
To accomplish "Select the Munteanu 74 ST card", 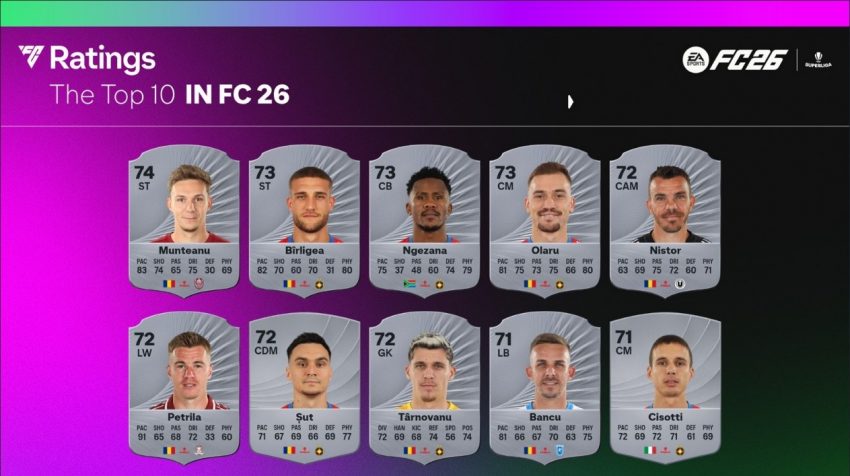I will [184, 222].
